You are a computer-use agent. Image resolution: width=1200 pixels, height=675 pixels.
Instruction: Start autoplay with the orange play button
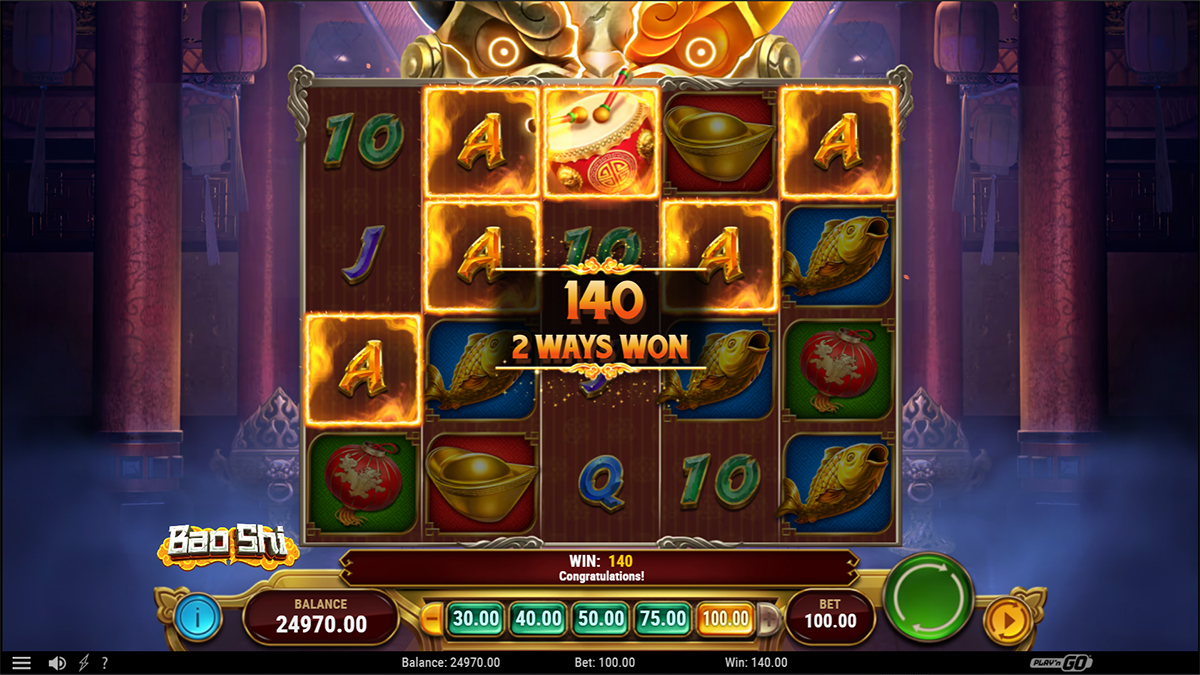(x=1007, y=620)
